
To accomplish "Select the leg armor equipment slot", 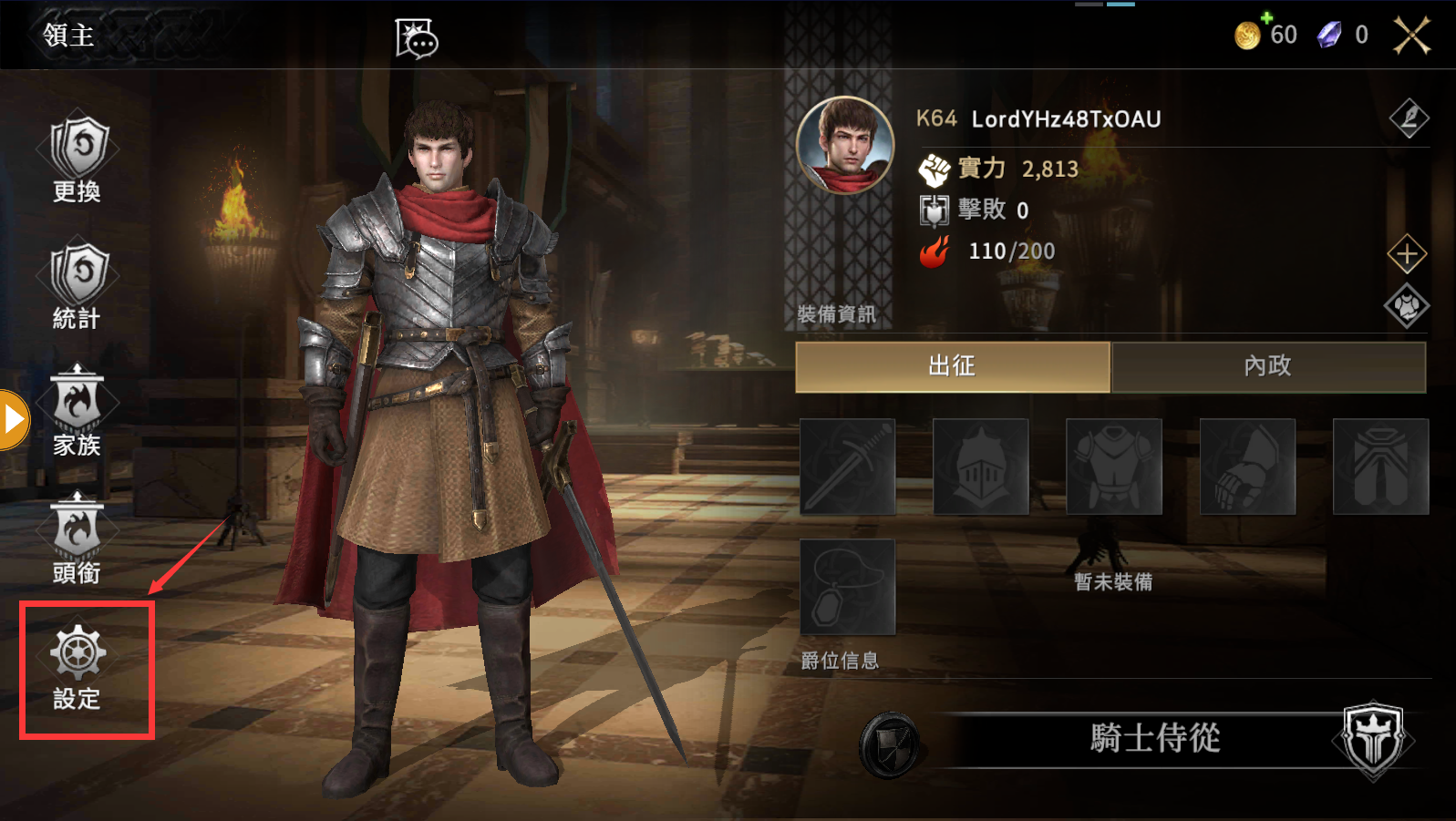I will pyautogui.click(x=1380, y=467).
